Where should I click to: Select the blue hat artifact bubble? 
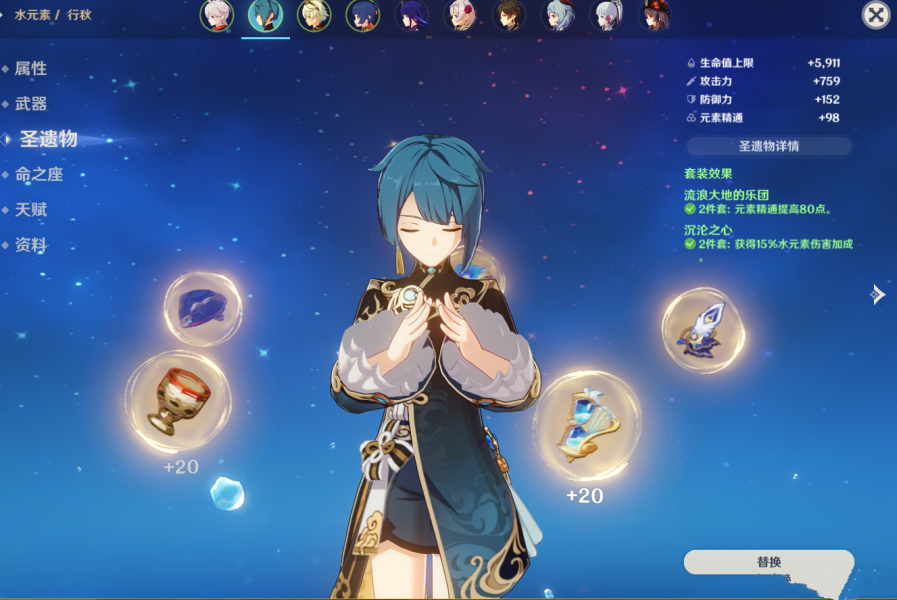tap(203, 309)
